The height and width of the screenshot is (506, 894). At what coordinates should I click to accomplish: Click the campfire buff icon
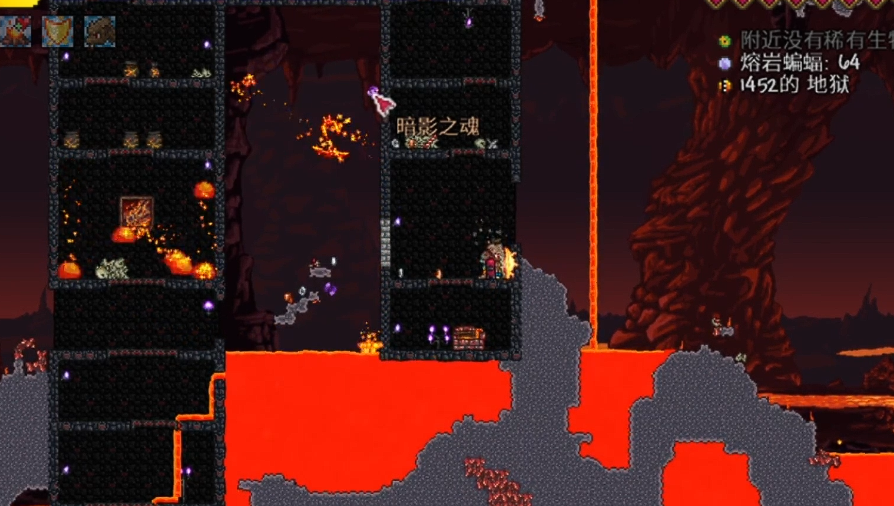click(x=16, y=30)
